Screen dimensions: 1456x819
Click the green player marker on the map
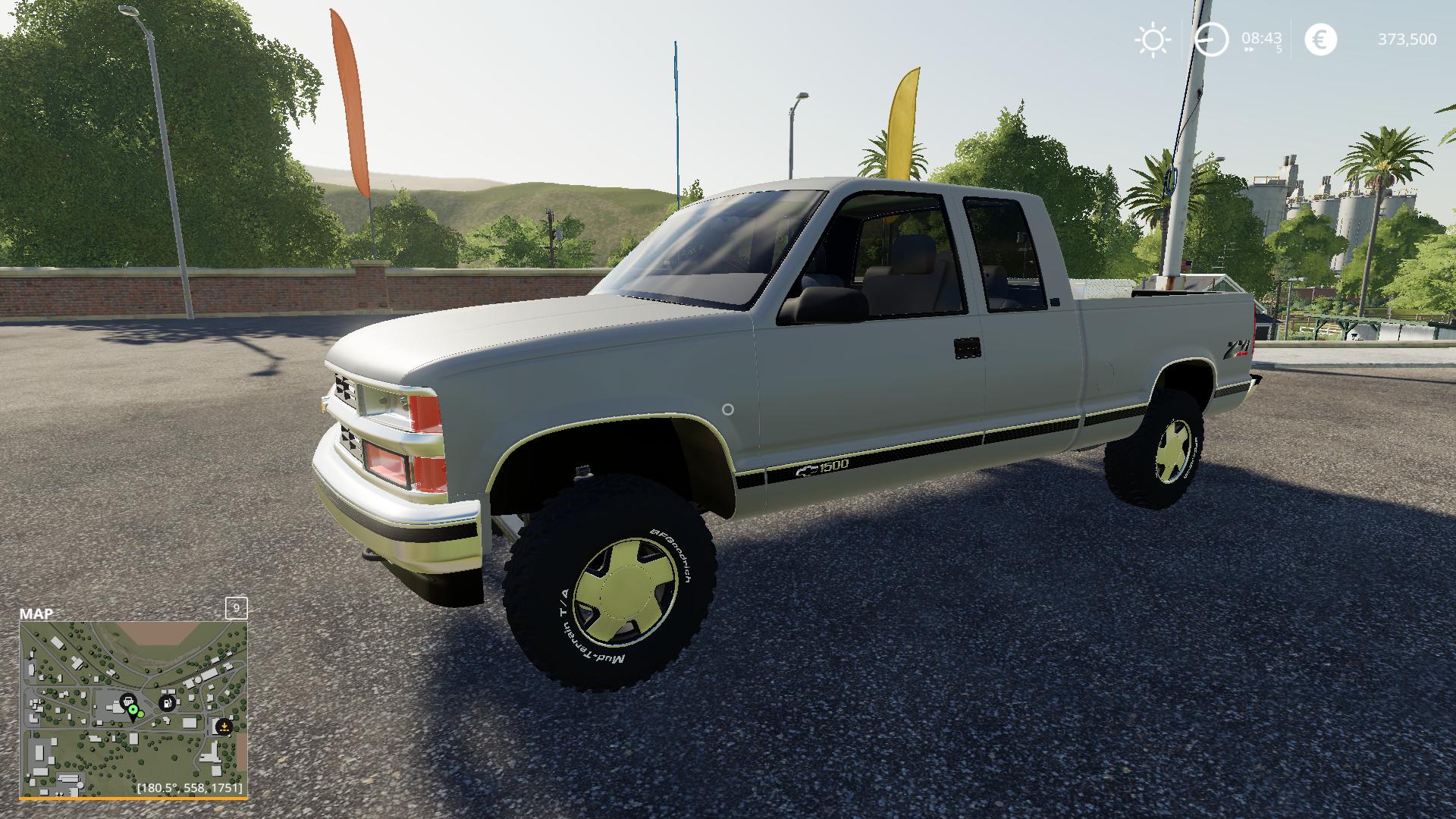click(133, 709)
